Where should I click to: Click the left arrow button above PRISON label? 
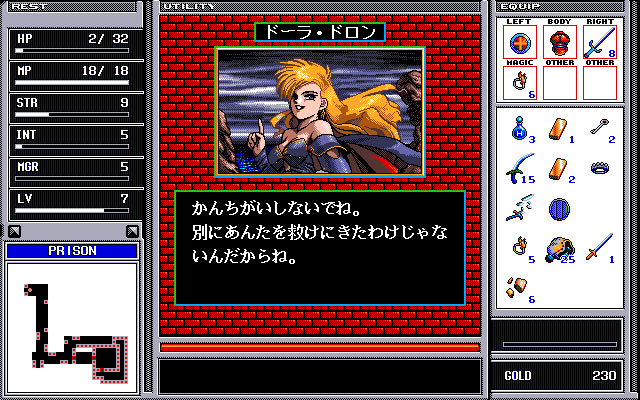tap(13, 232)
